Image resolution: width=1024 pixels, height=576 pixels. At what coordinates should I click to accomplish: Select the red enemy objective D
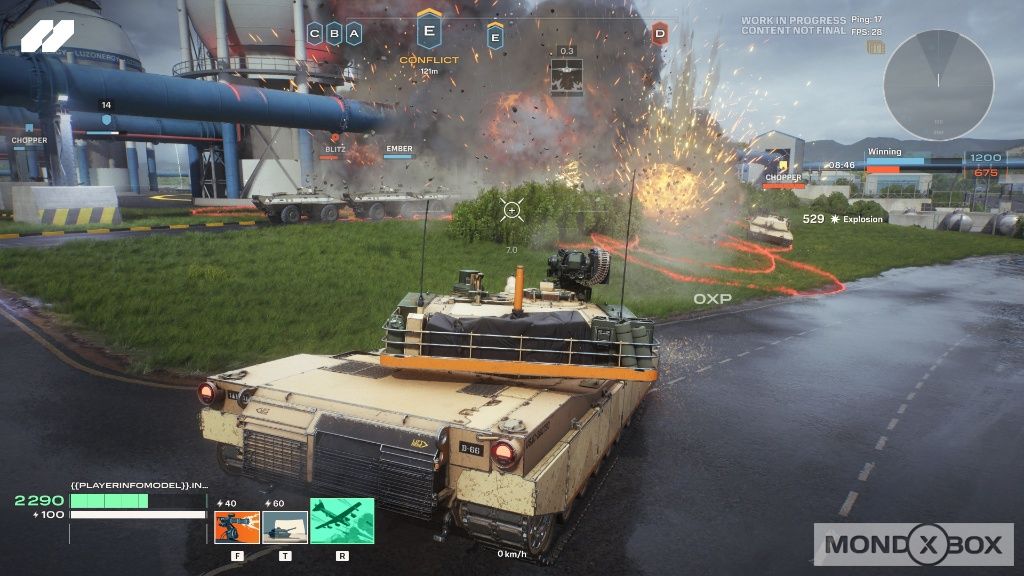click(x=660, y=34)
